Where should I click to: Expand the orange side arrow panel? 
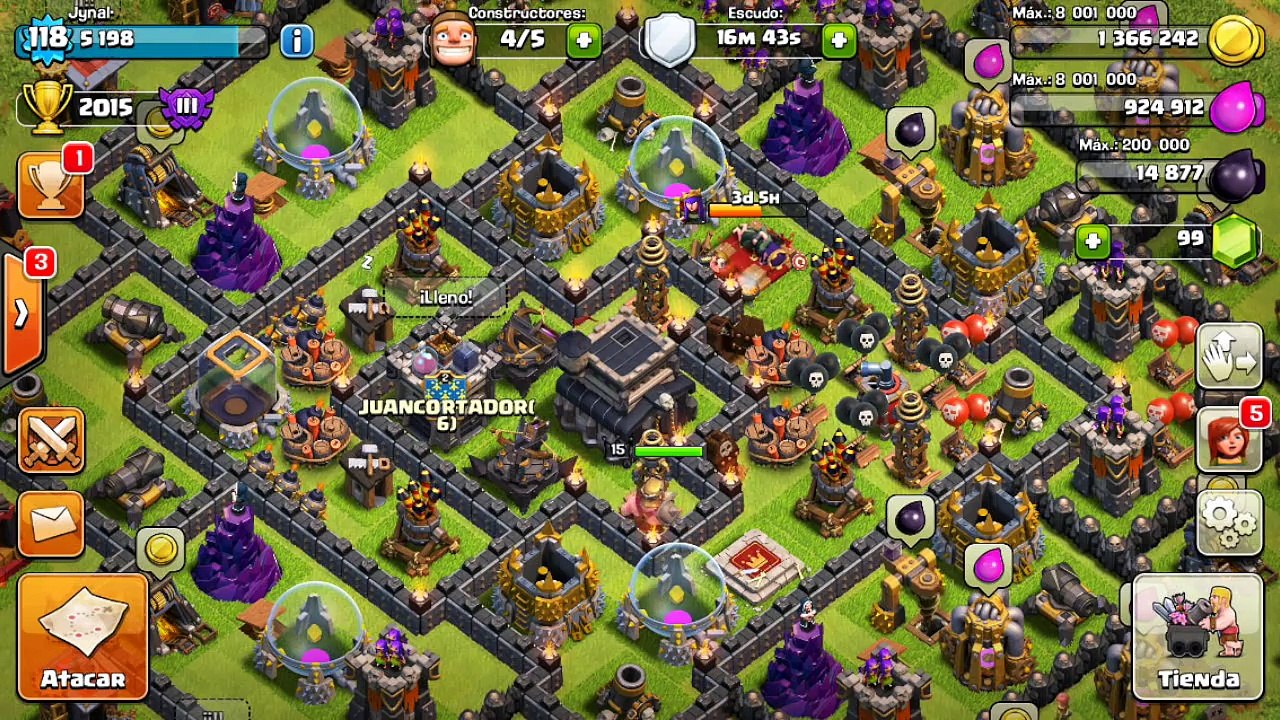click(20, 313)
